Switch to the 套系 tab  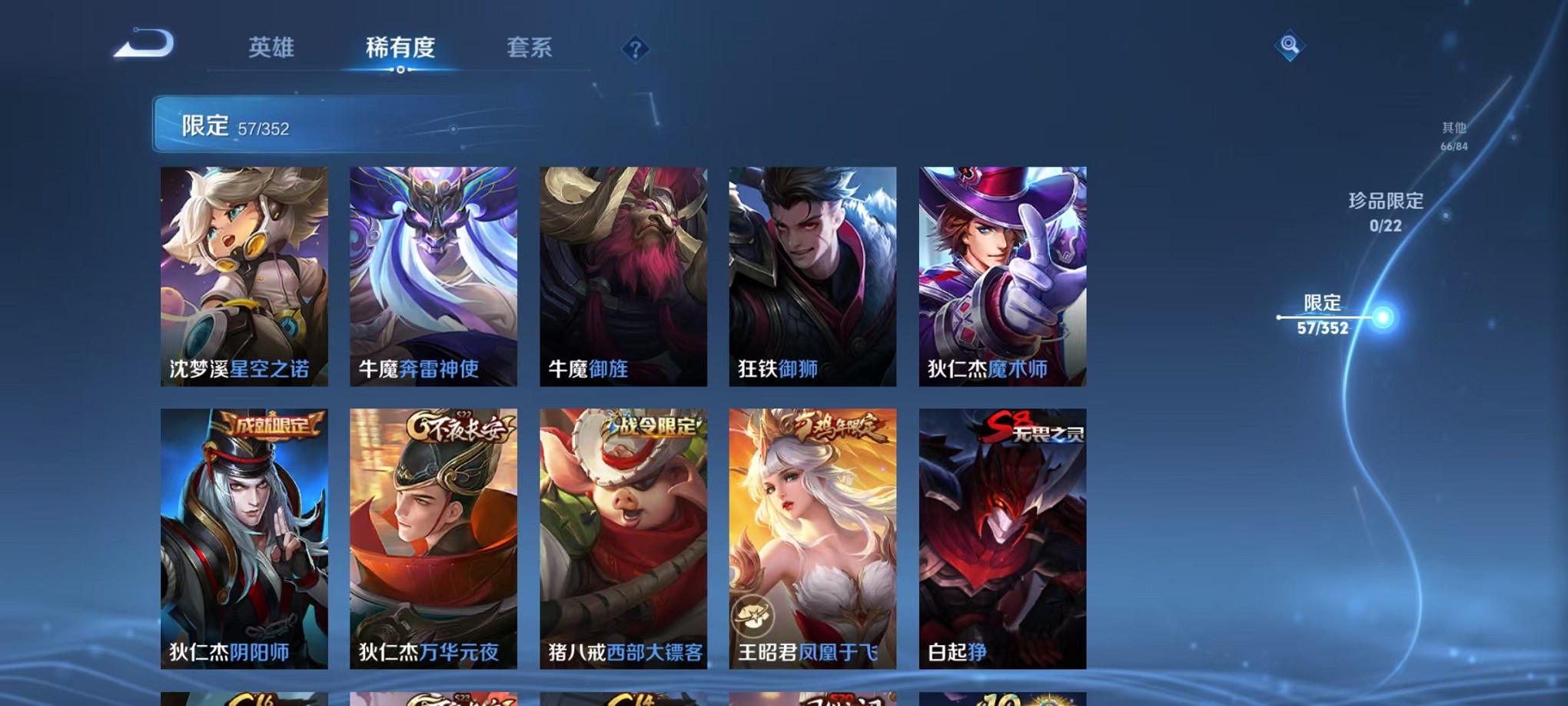tap(530, 48)
